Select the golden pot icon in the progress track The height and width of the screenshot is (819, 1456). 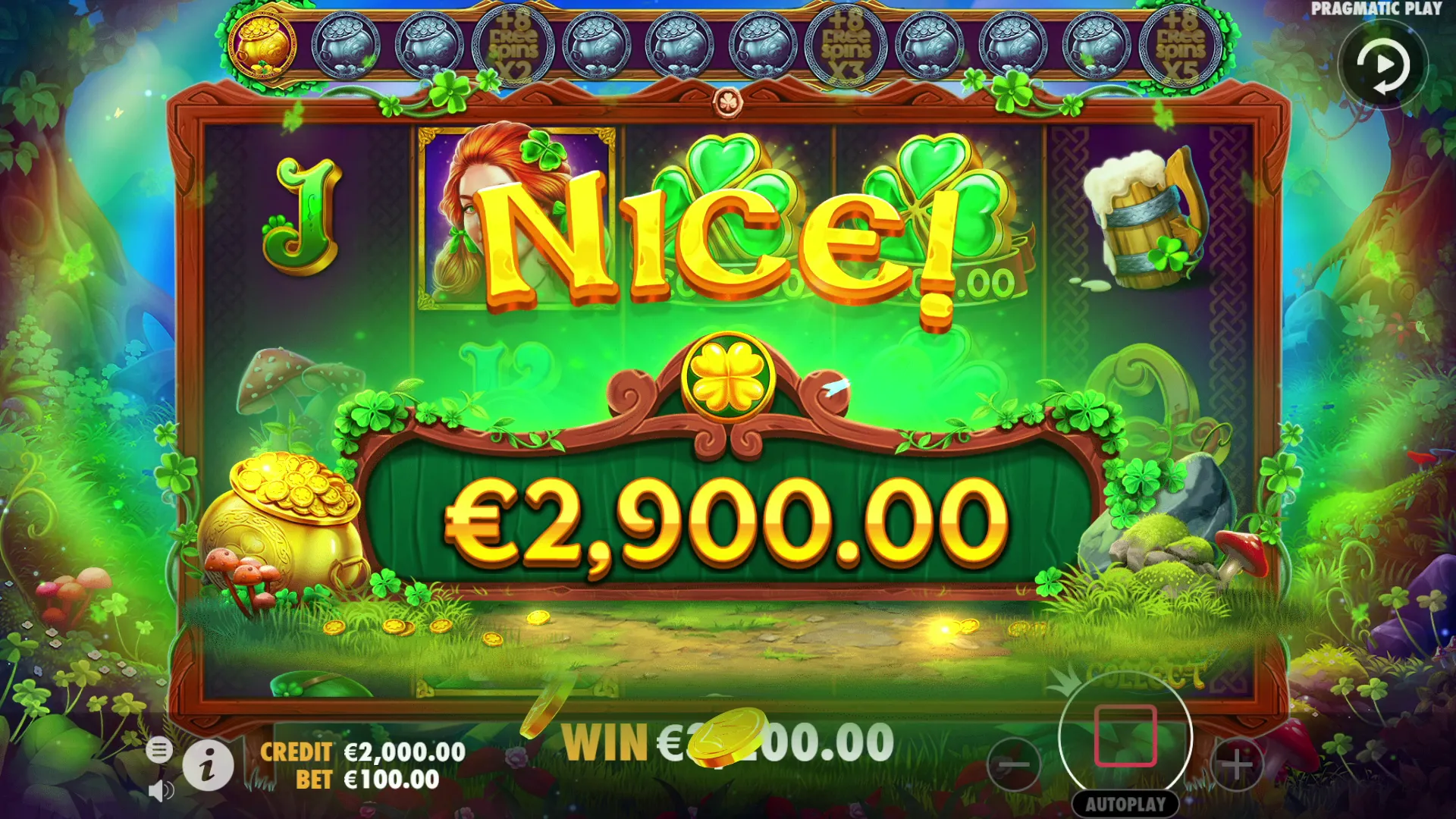click(262, 45)
